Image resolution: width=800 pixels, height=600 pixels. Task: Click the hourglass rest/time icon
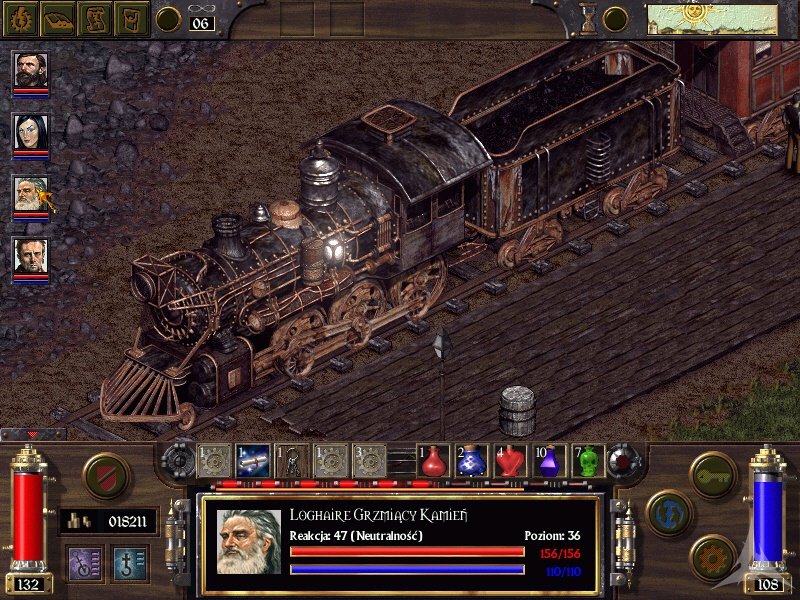(588, 19)
